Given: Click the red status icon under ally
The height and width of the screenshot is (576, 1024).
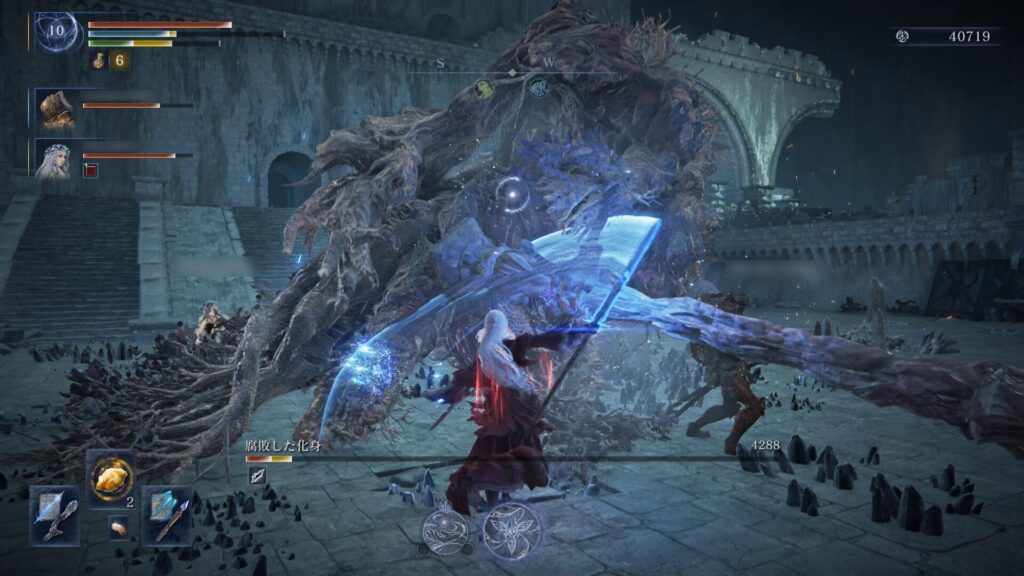Looking at the screenshot, I should 91,170.
